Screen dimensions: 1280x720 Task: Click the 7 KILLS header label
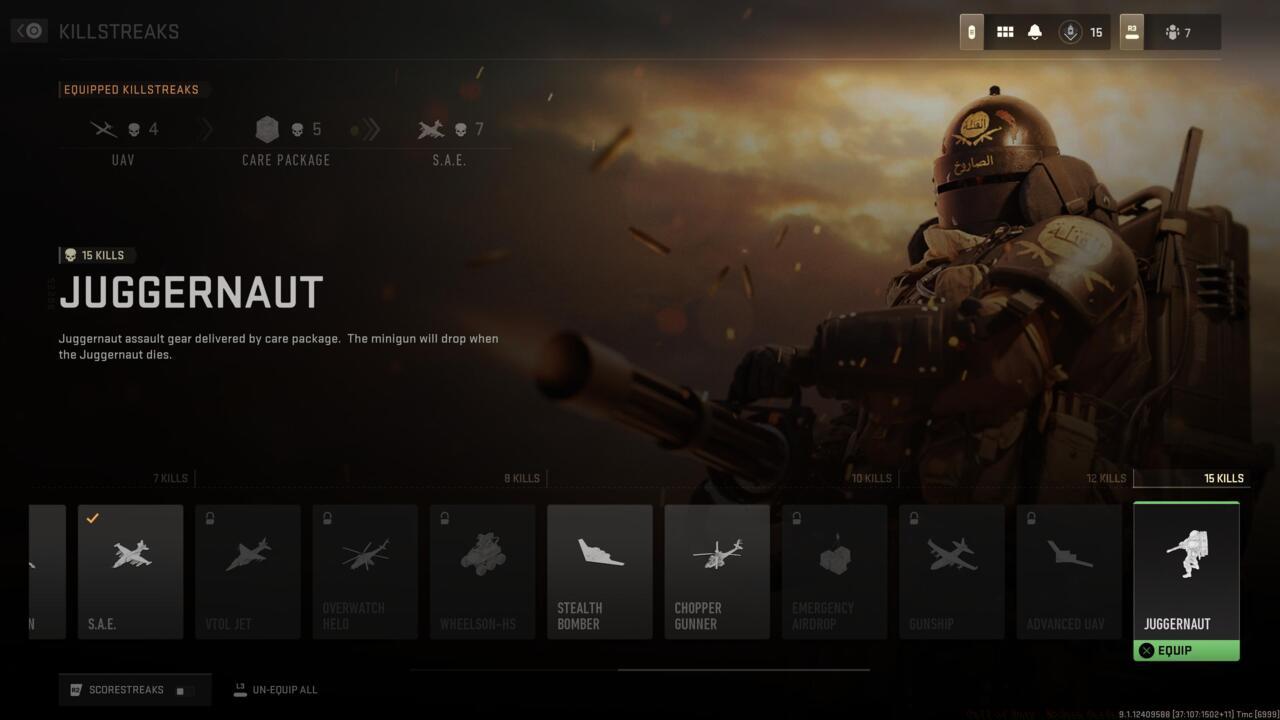[170, 478]
